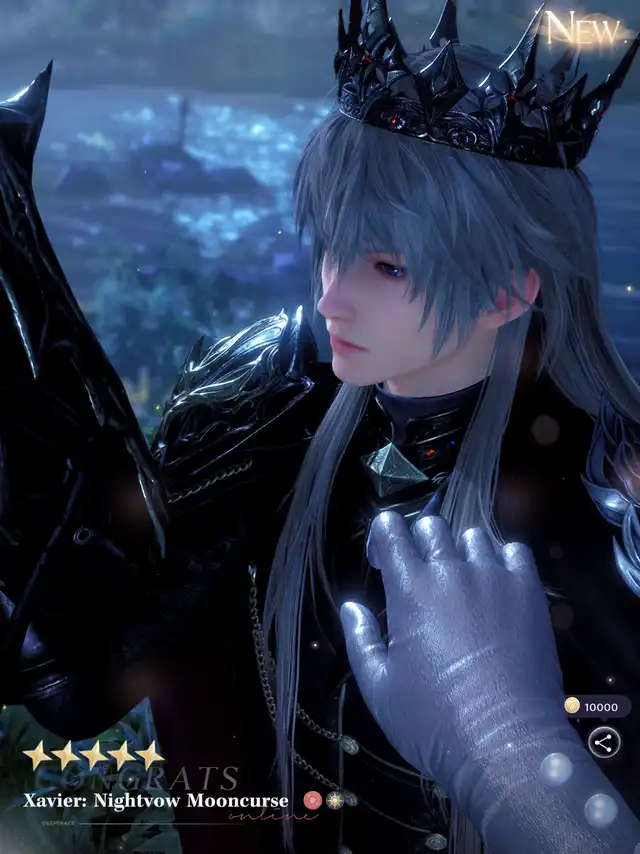
Task: Tap the Xavier: Nightvow Mooncurse card title
Action: (156, 801)
